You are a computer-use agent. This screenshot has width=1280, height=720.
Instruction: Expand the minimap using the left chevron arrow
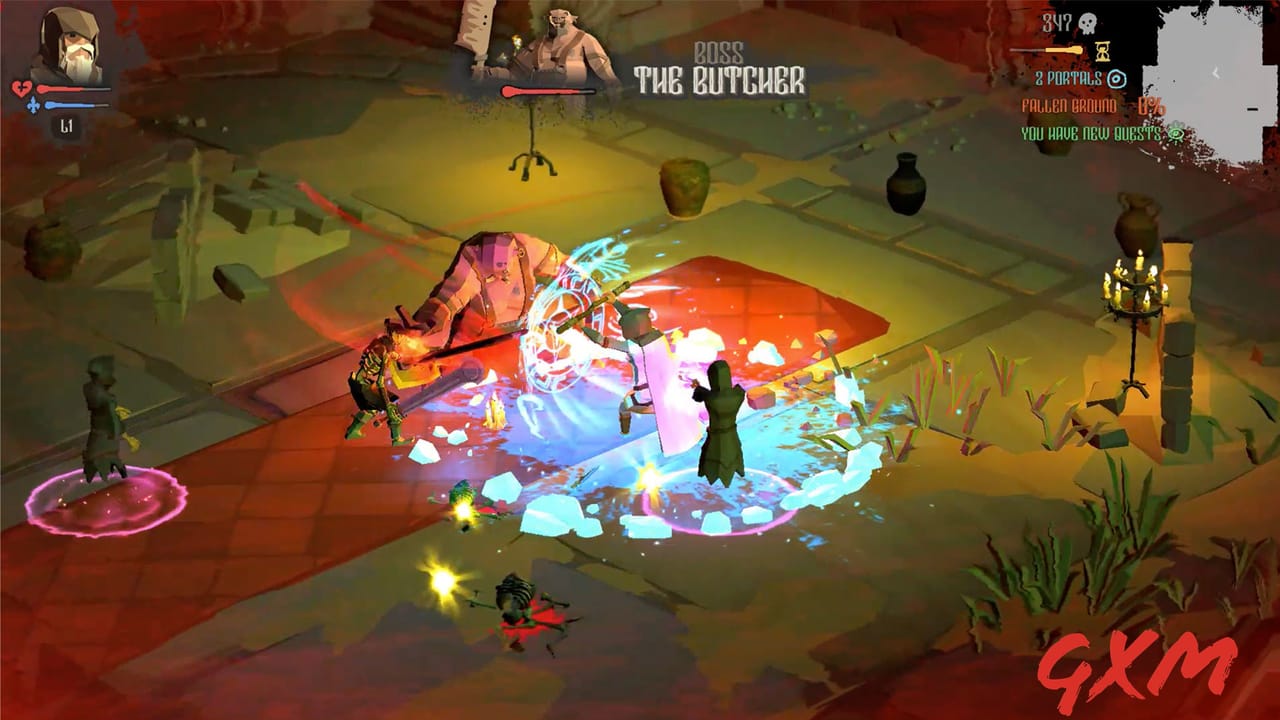[1216, 72]
